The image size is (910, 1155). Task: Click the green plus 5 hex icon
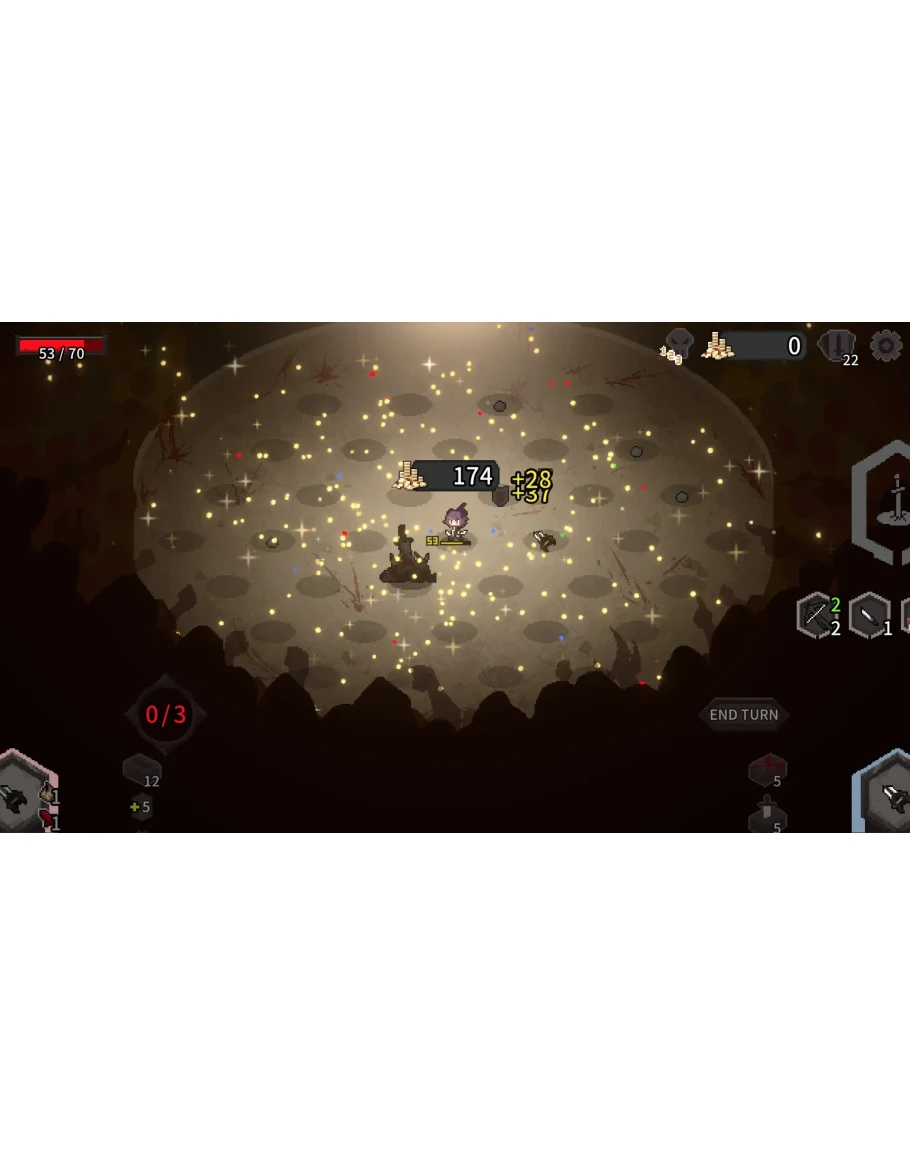tap(141, 806)
